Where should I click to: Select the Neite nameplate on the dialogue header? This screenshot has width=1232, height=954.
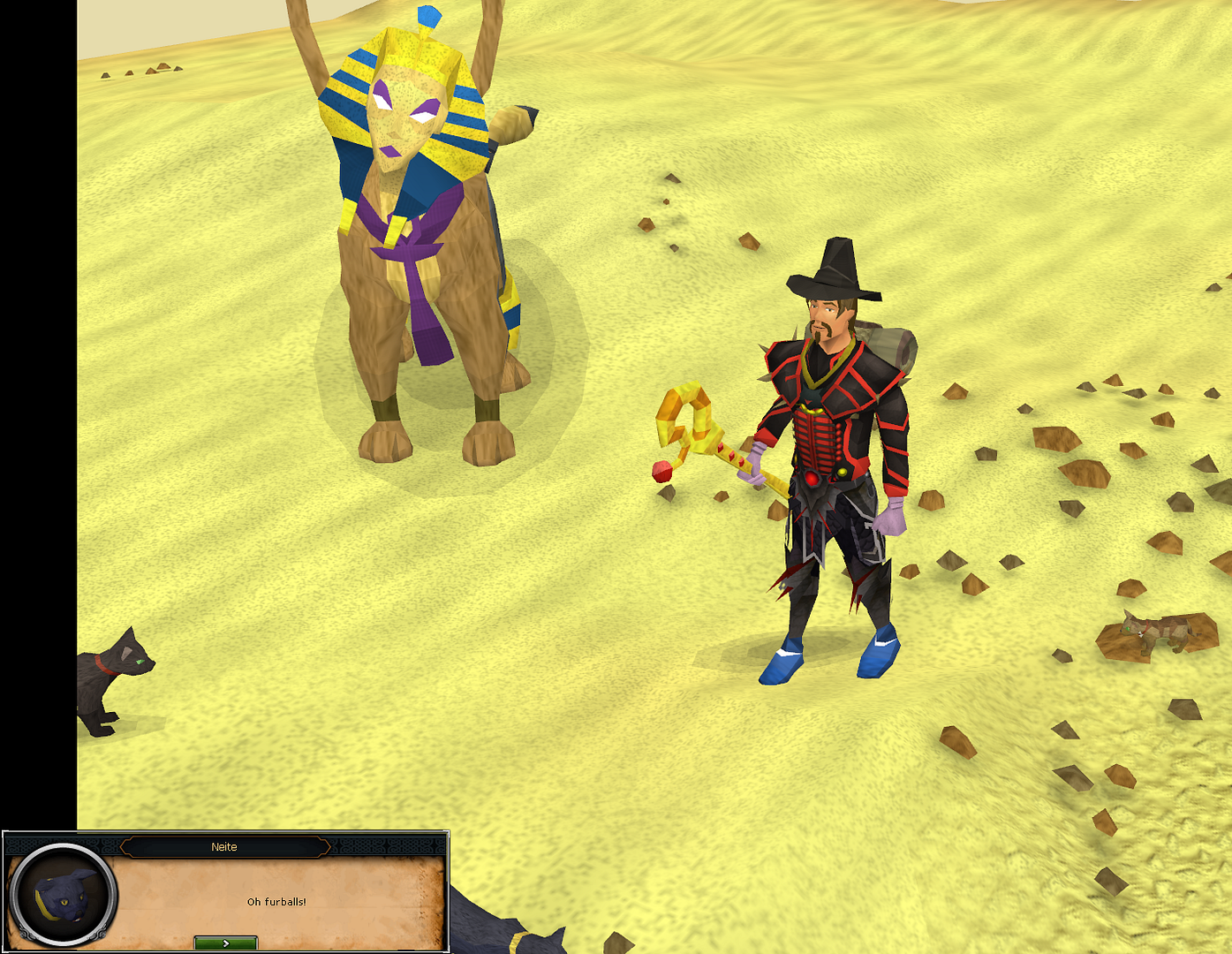coord(223,846)
